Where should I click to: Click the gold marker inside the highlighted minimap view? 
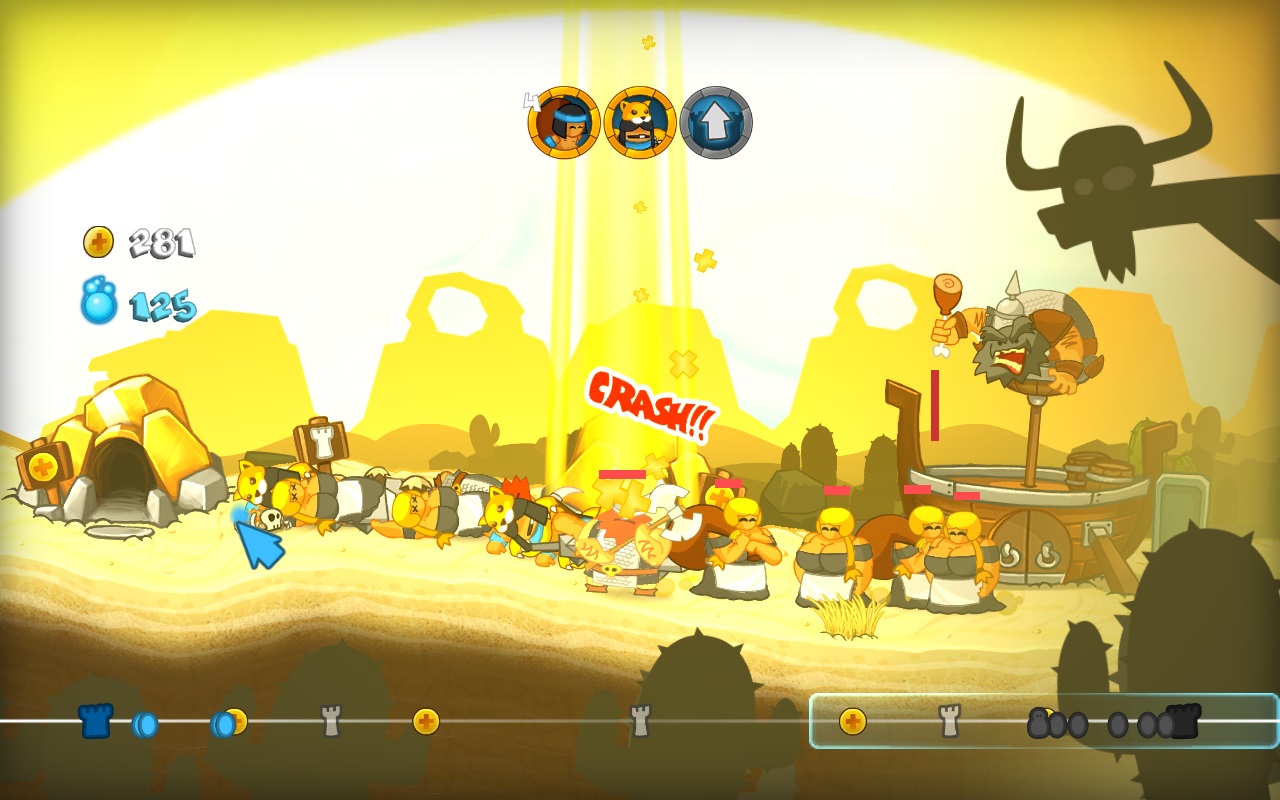click(852, 721)
